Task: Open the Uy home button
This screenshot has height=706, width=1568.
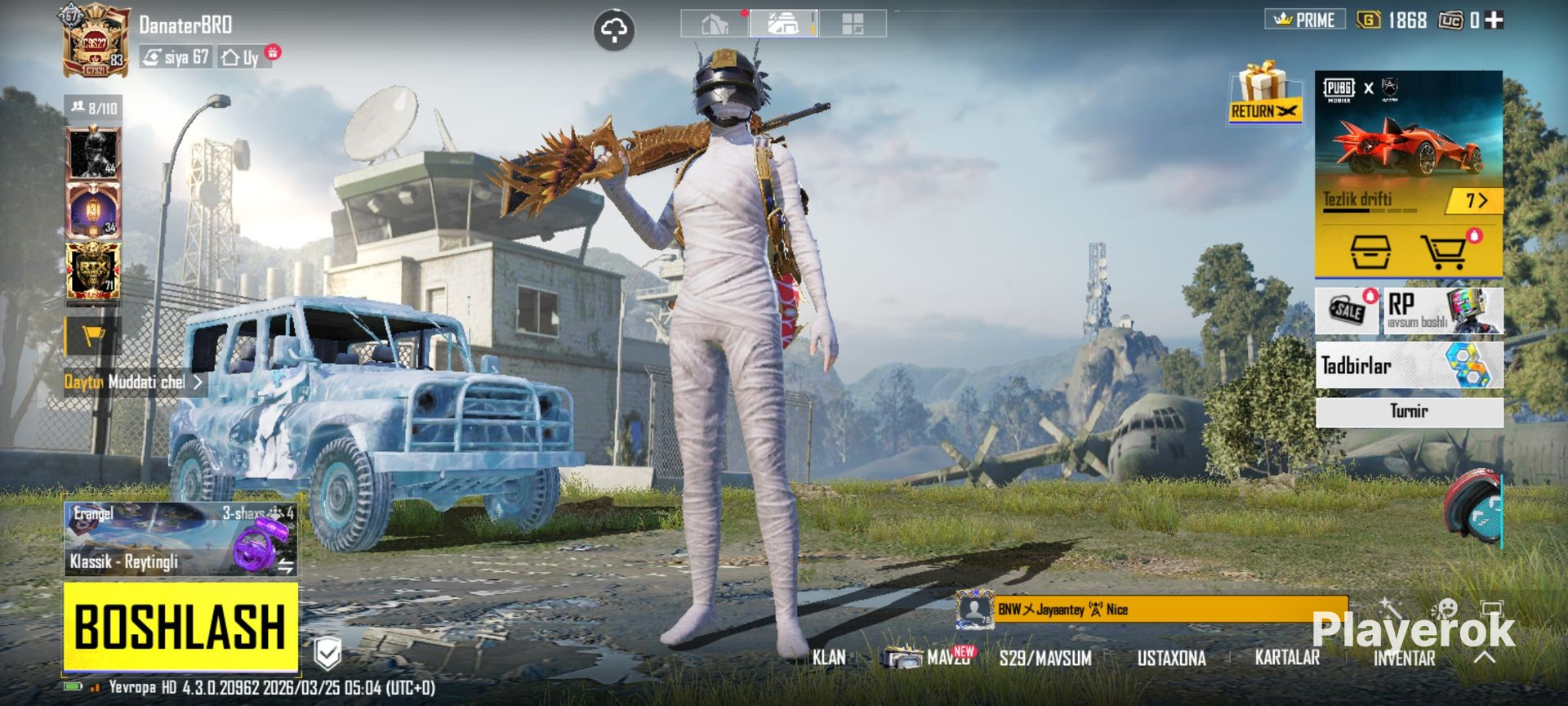Action: point(243,57)
